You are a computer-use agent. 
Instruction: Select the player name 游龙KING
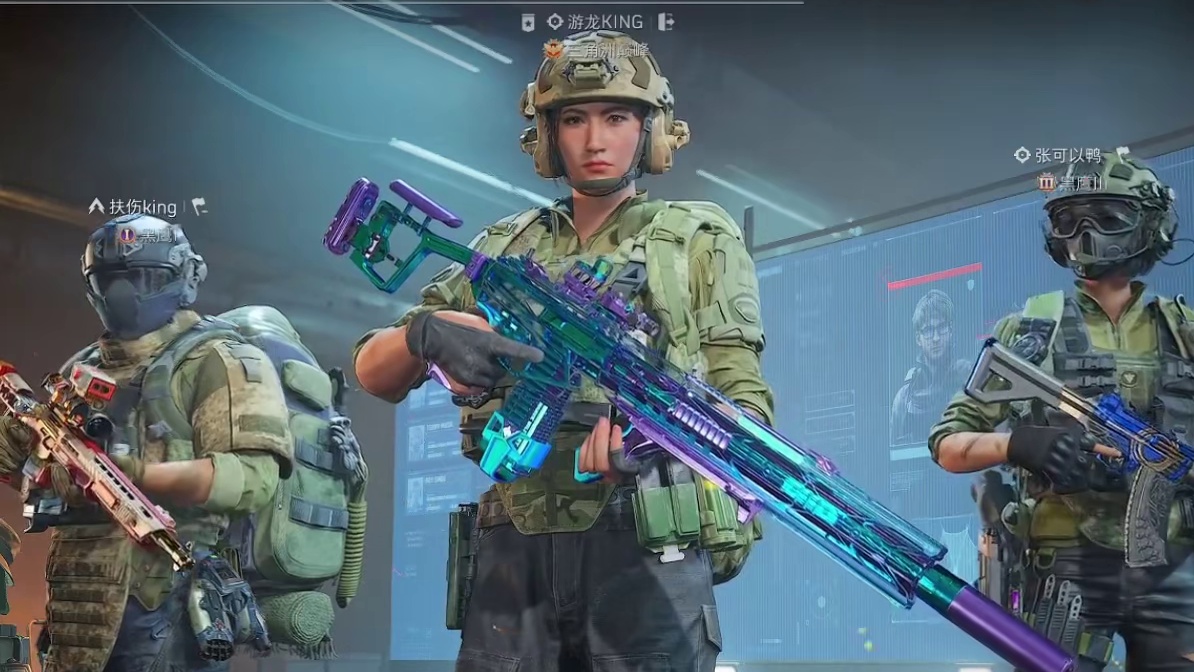(x=606, y=22)
